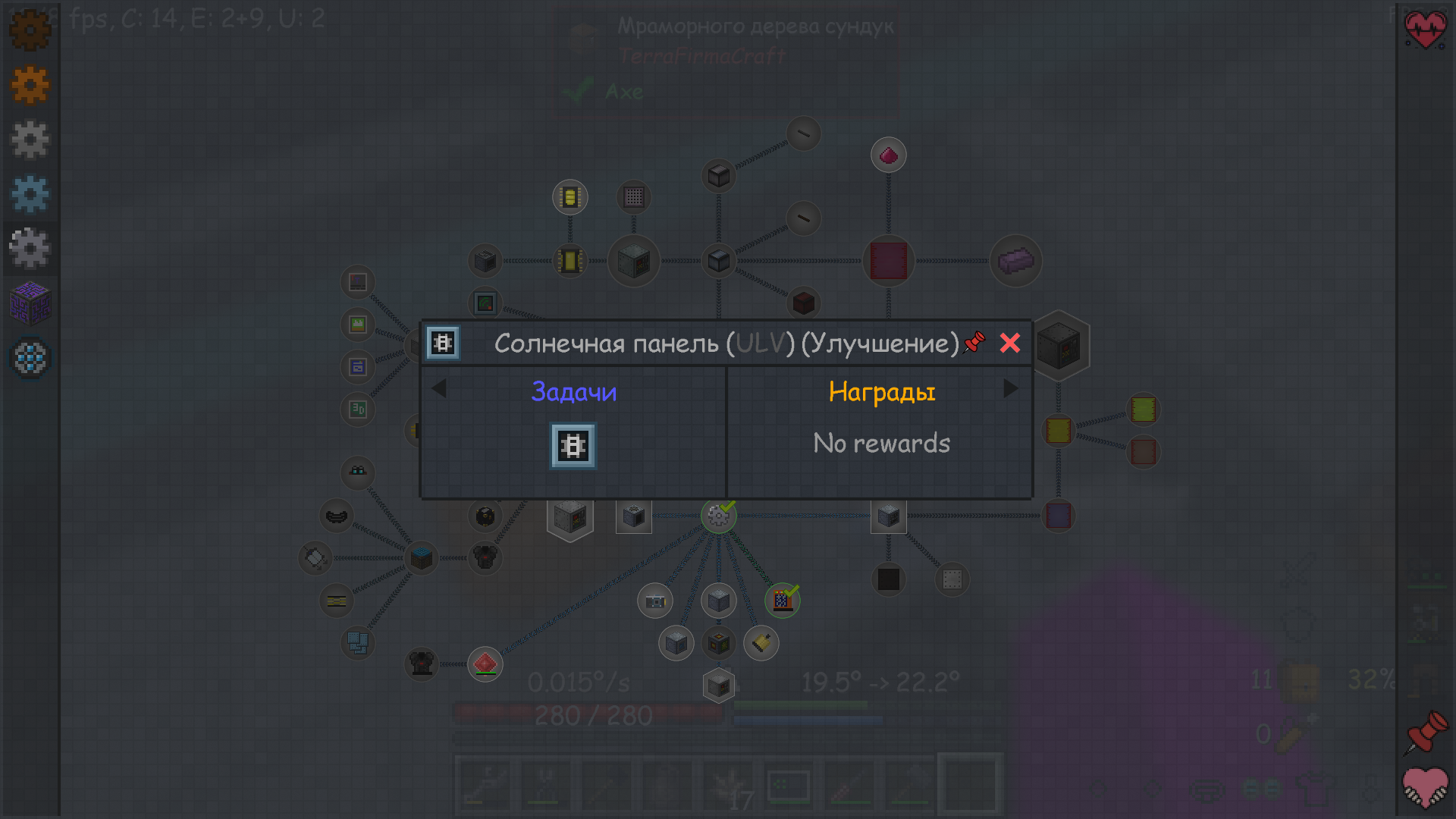Select the orange gear chapter icon
This screenshot has height=819, width=1456.
(x=30, y=85)
